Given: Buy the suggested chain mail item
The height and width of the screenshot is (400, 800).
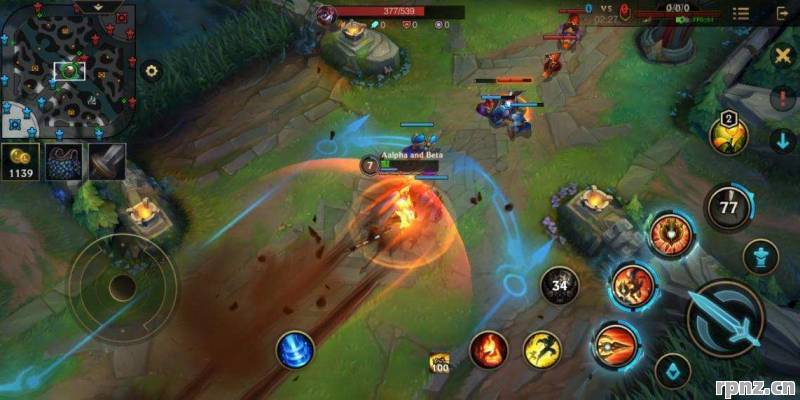Looking at the screenshot, I should (x=64, y=161).
